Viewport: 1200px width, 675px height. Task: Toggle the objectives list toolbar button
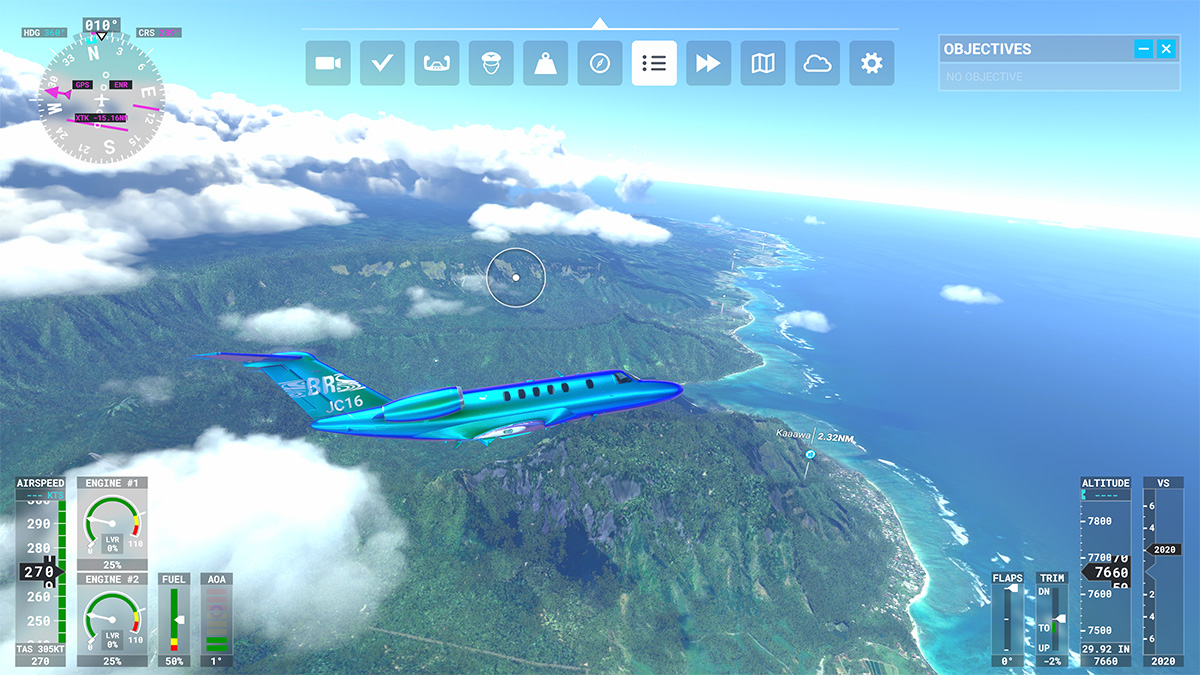[654, 63]
